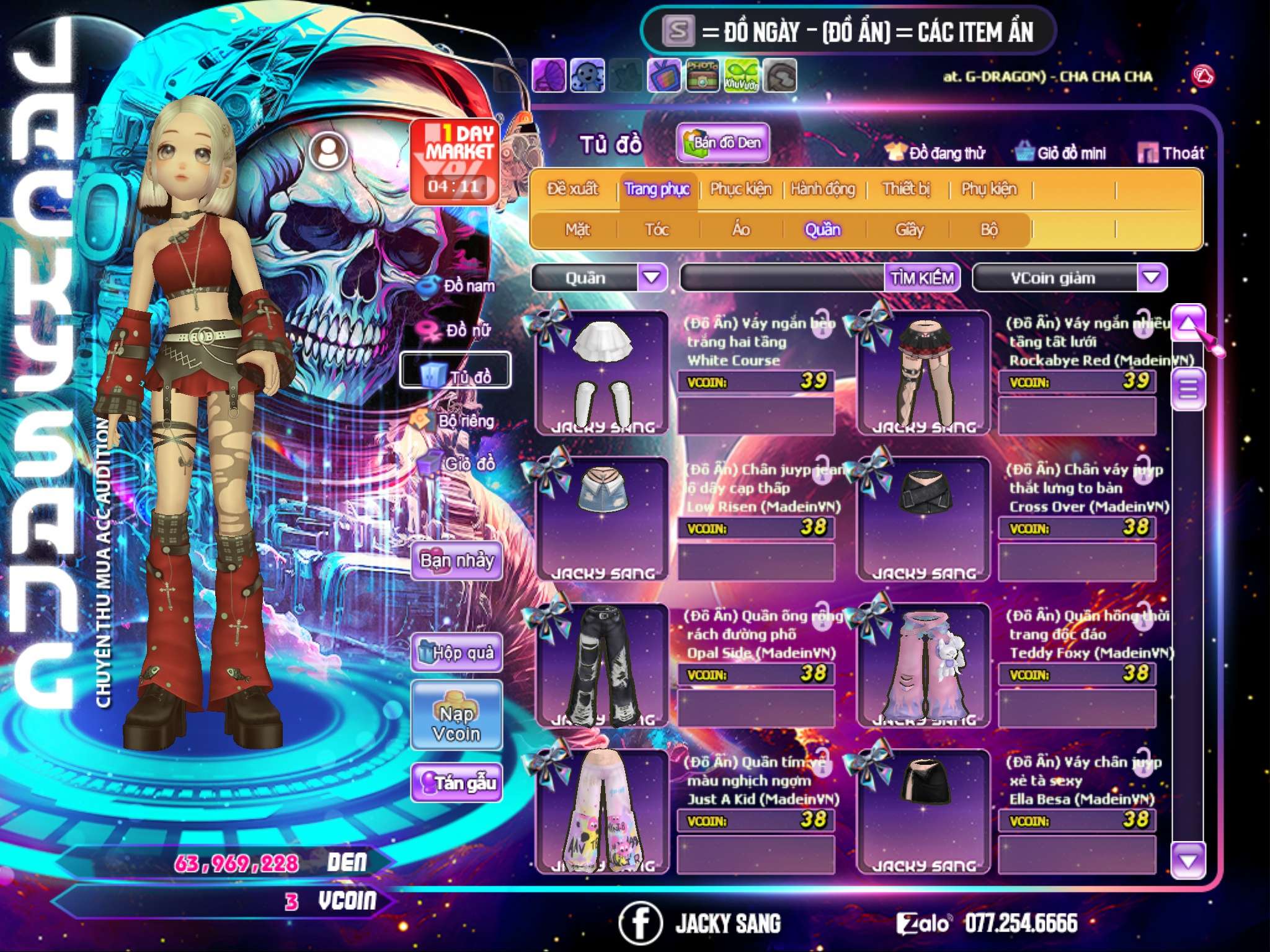Choose the Giày subcategory
Screen dimensions: 1270x952
[x=909, y=230]
